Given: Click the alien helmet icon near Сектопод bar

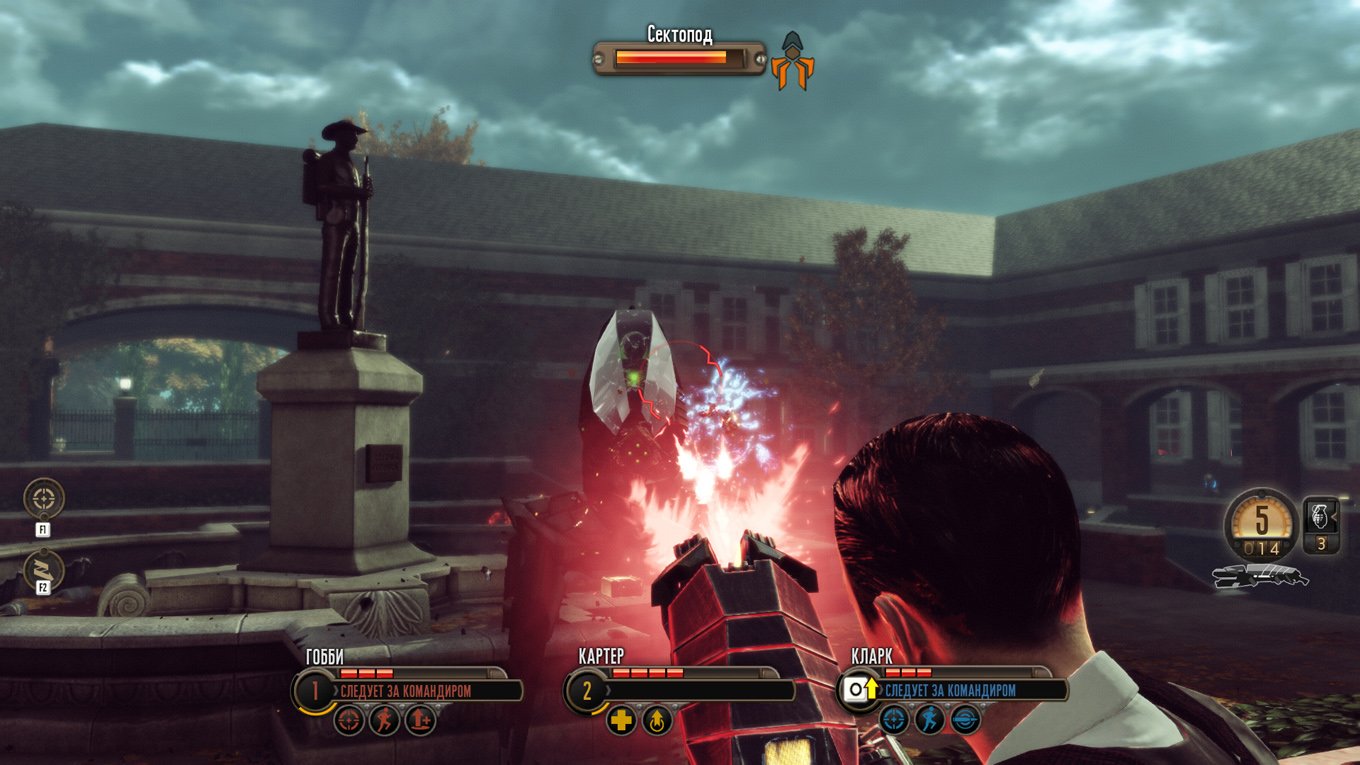Looking at the screenshot, I should pyautogui.click(x=793, y=62).
